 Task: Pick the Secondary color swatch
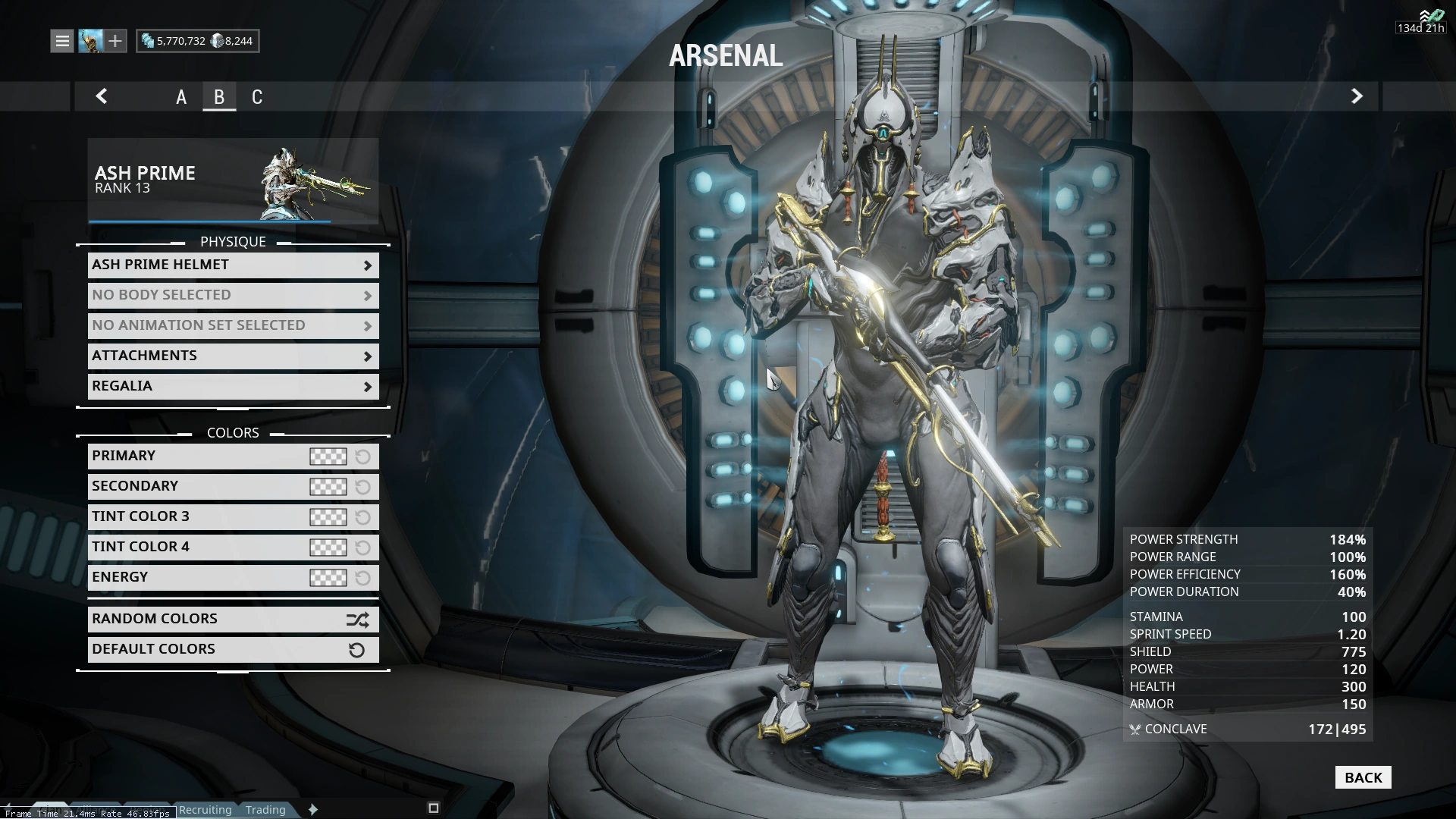(x=328, y=487)
